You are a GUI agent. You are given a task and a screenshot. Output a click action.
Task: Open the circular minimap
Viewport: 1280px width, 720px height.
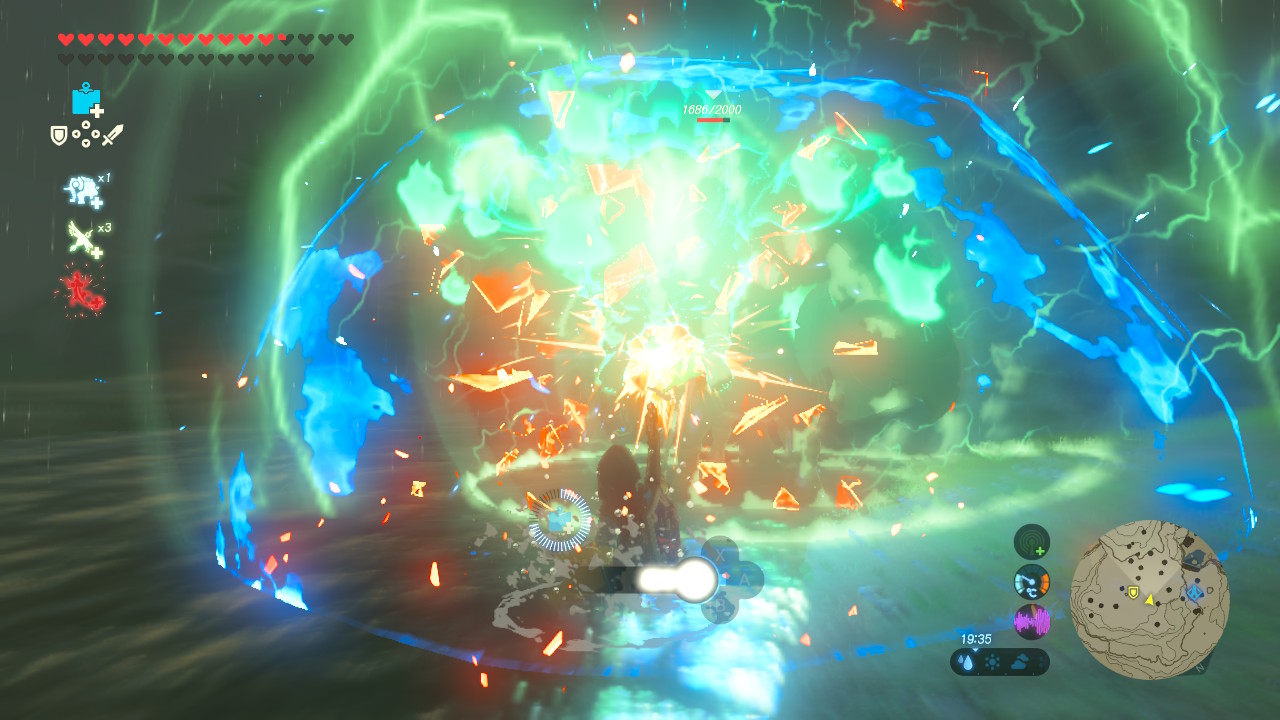[x=1149, y=599]
